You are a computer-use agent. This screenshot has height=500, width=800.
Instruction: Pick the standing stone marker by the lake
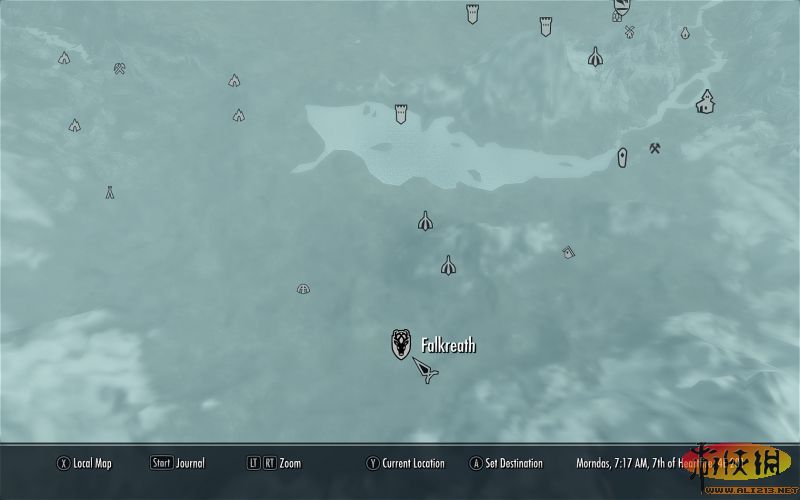[622, 158]
